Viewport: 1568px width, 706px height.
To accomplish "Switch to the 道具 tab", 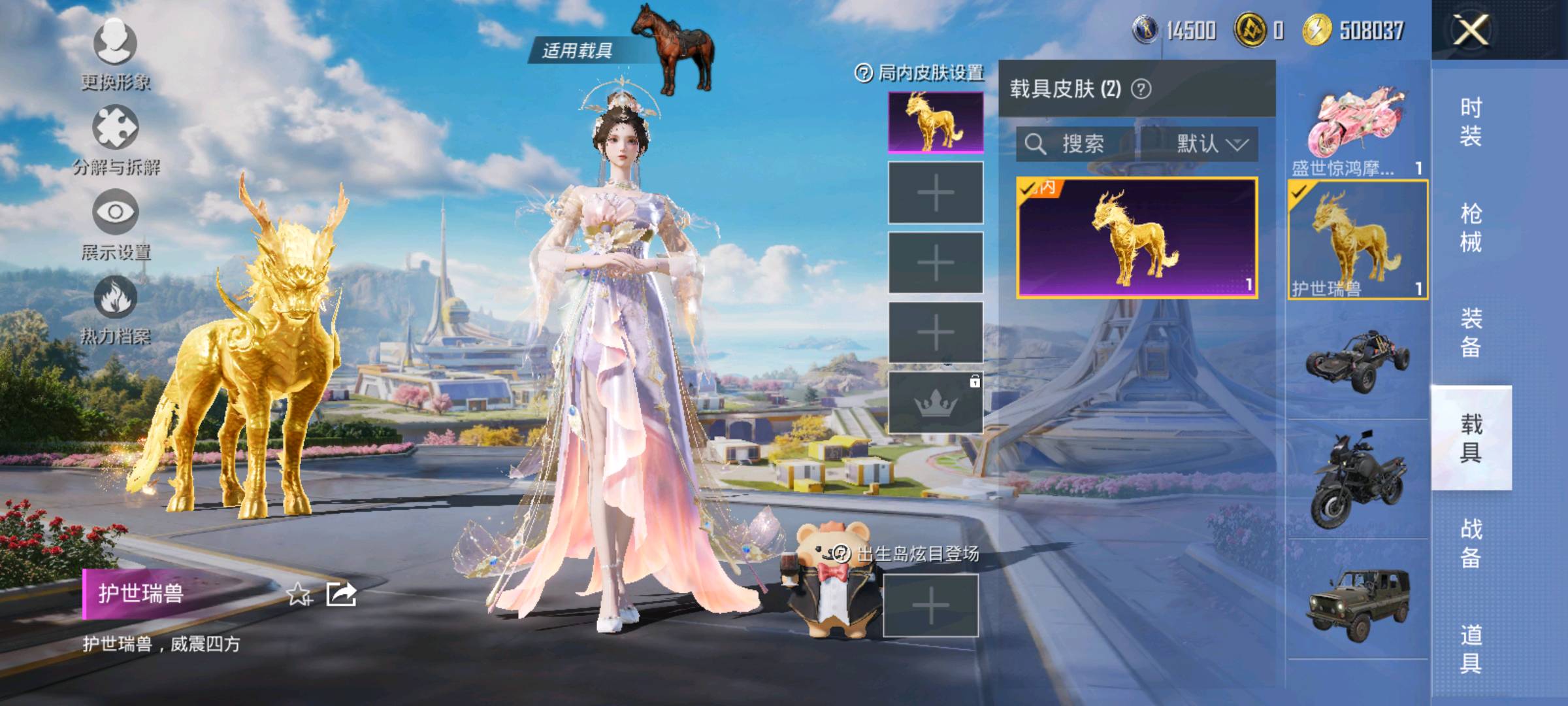I will [x=1471, y=648].
